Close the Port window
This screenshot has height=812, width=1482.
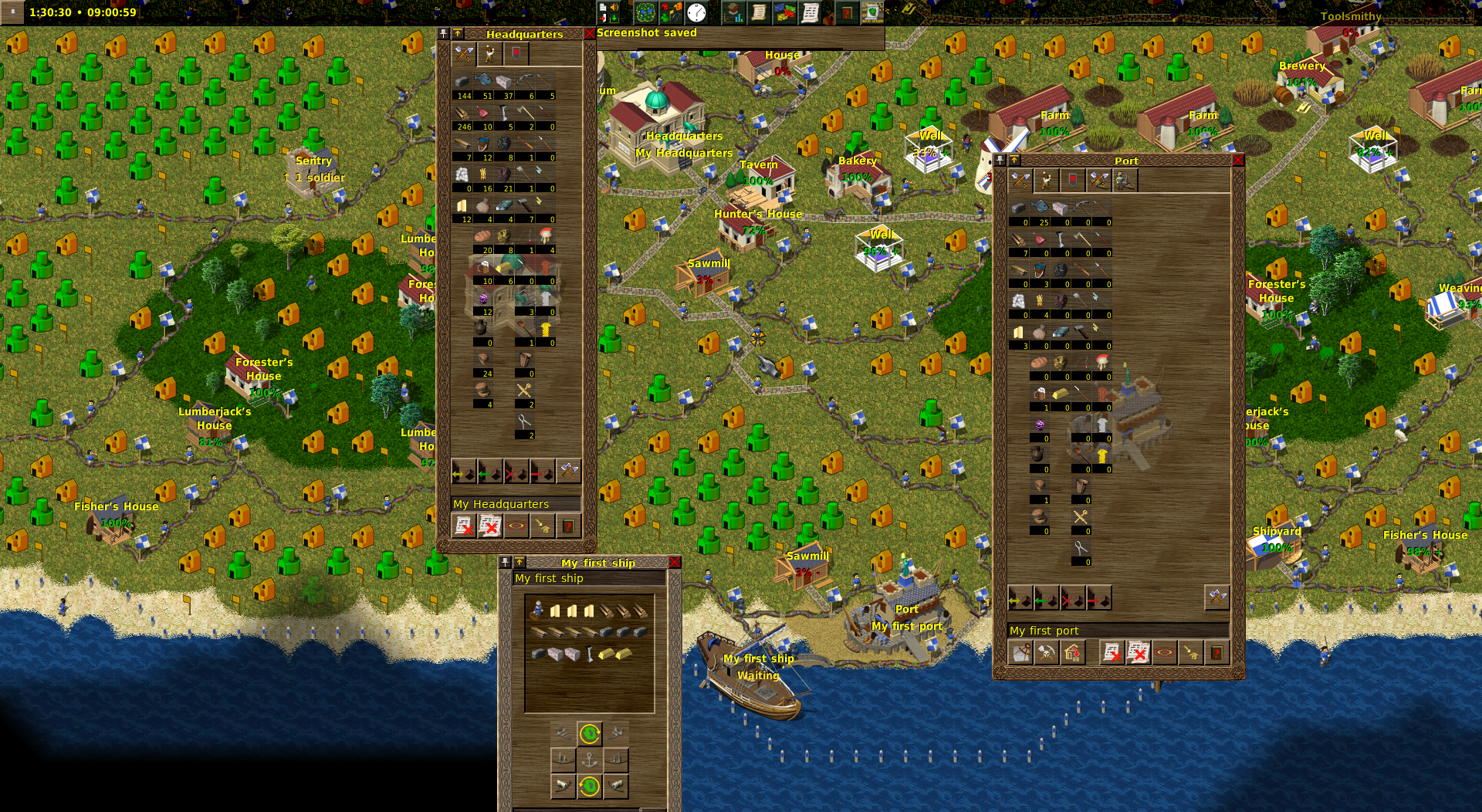(1238, 160)
